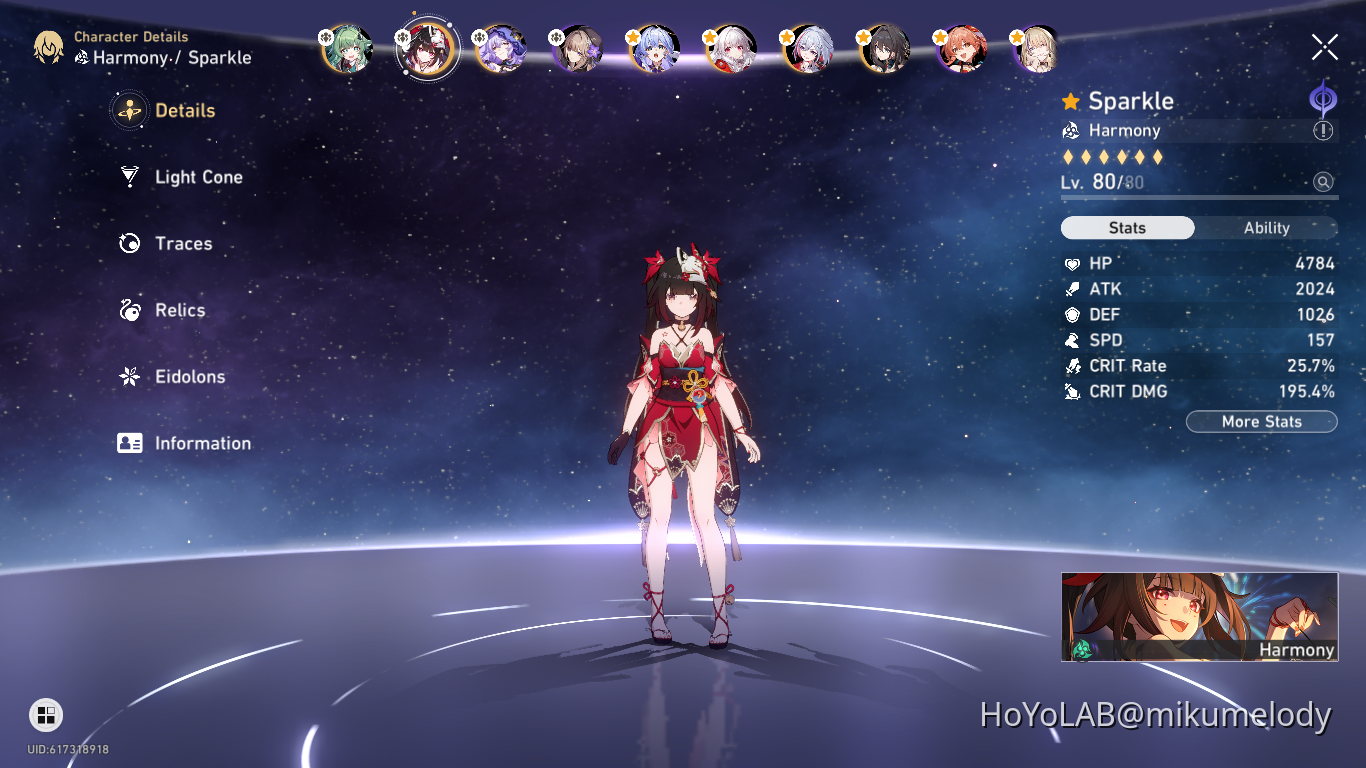Click the warning icon beside Harmony path
This screenshot has width=1366, height=768.
(1325, 130)
